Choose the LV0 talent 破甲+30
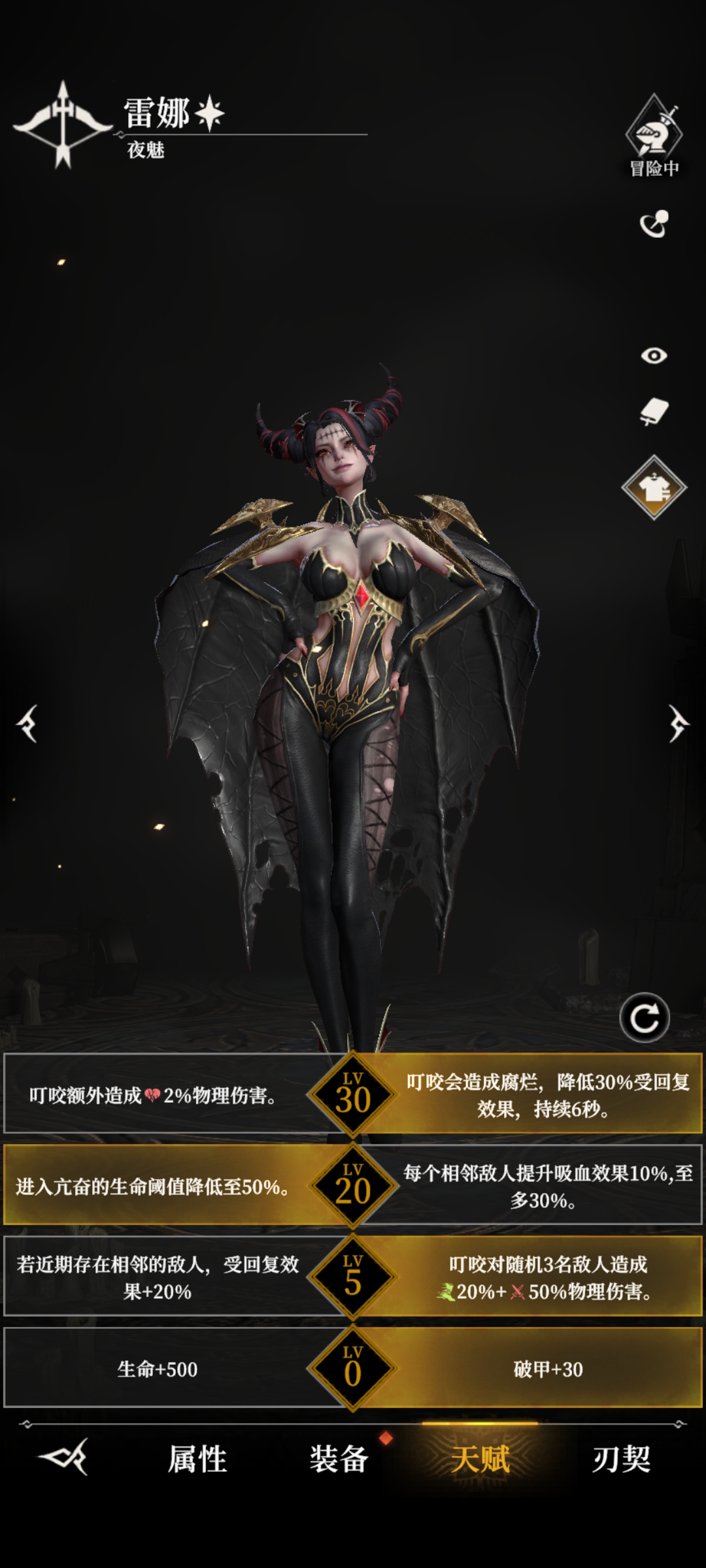Screen dimensions: 706x1568 pos(548,1369)
